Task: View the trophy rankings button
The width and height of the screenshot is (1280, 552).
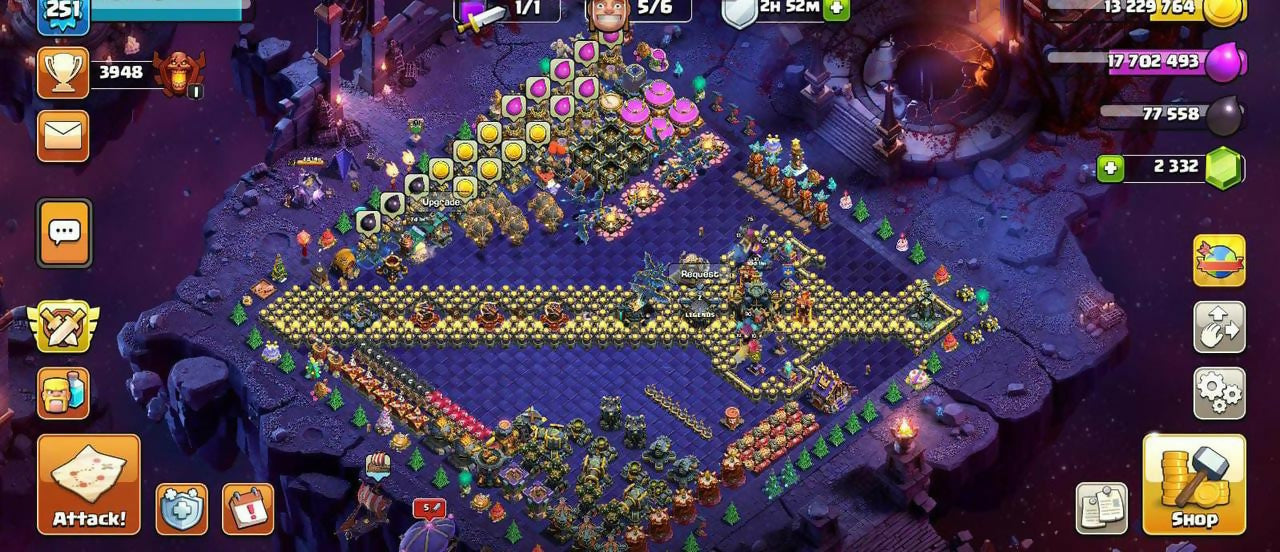Action: click(x=63, y=73)
